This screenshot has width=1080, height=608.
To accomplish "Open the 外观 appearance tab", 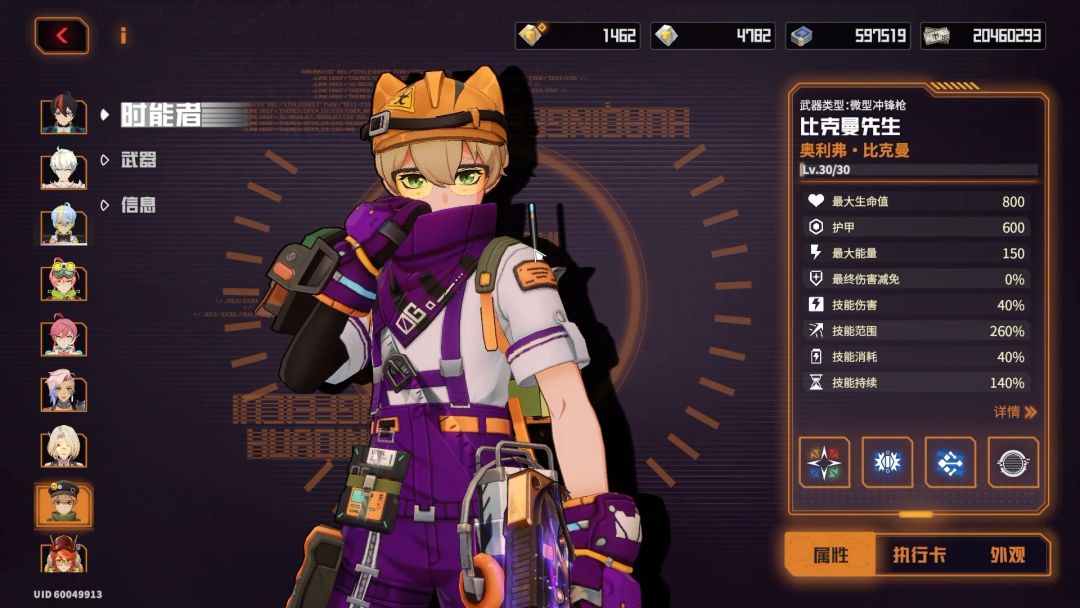I will coord(1006,555).
